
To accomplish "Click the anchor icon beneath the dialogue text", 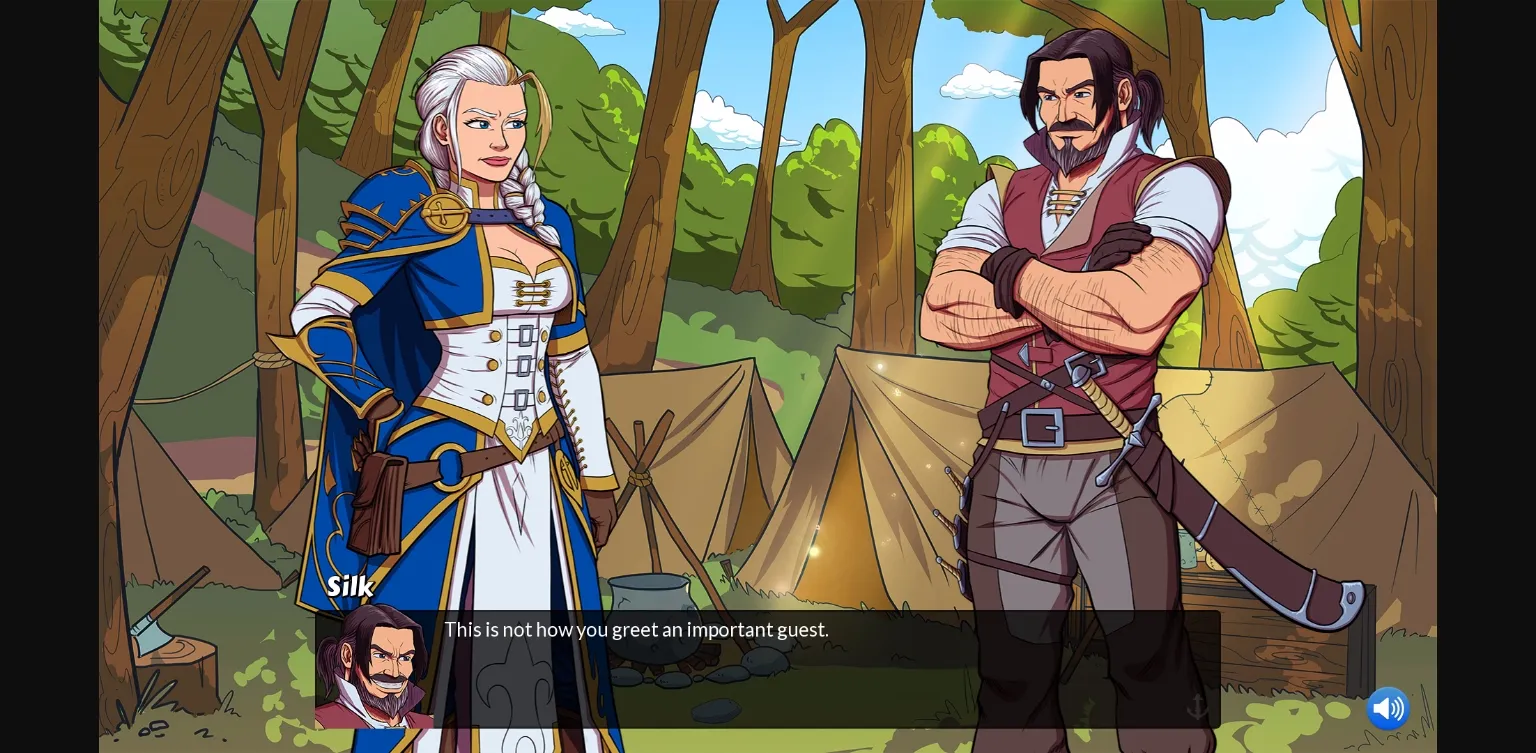I will tap(1197, 706).
